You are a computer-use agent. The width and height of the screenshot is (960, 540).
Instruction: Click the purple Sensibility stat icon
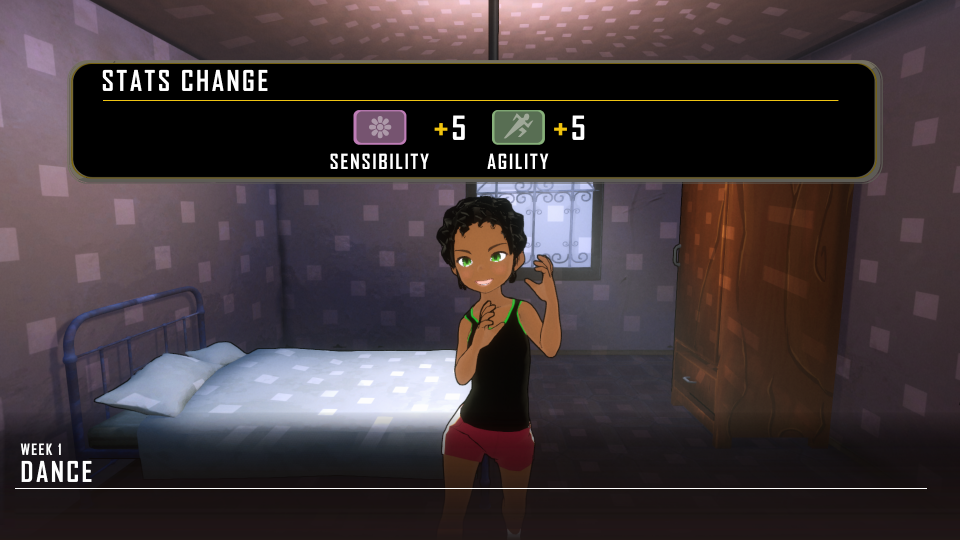[x=380, y=128]
